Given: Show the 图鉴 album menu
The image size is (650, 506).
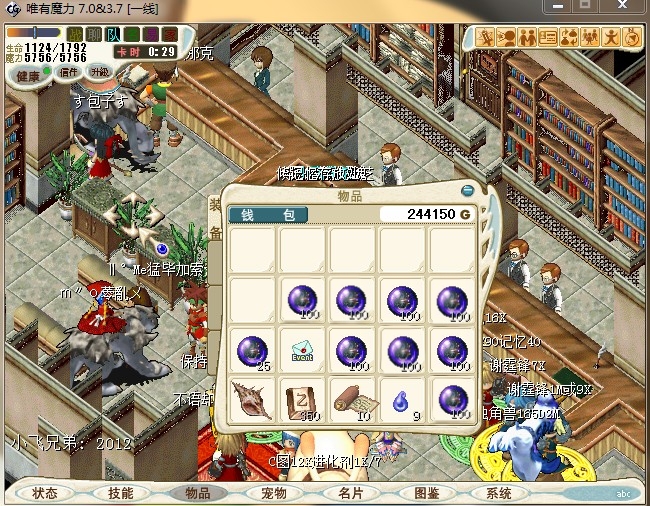Looking at the screenshot, I should 426,493.
